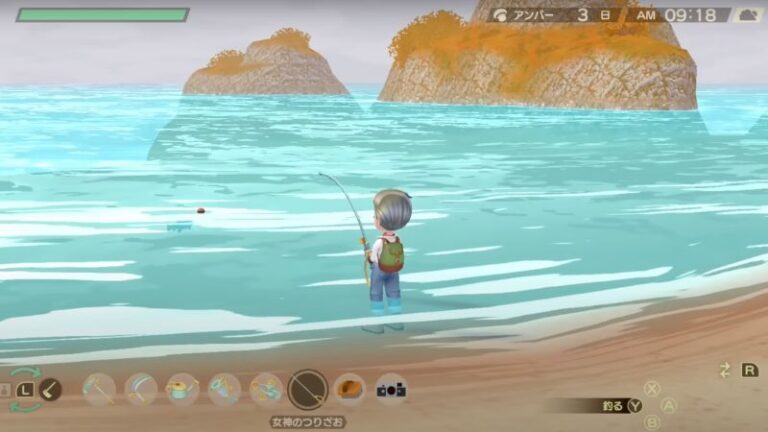Viewport: 768px width, 432px height.
Task: Open the camera tool
Action: click(x=391, y=388)
